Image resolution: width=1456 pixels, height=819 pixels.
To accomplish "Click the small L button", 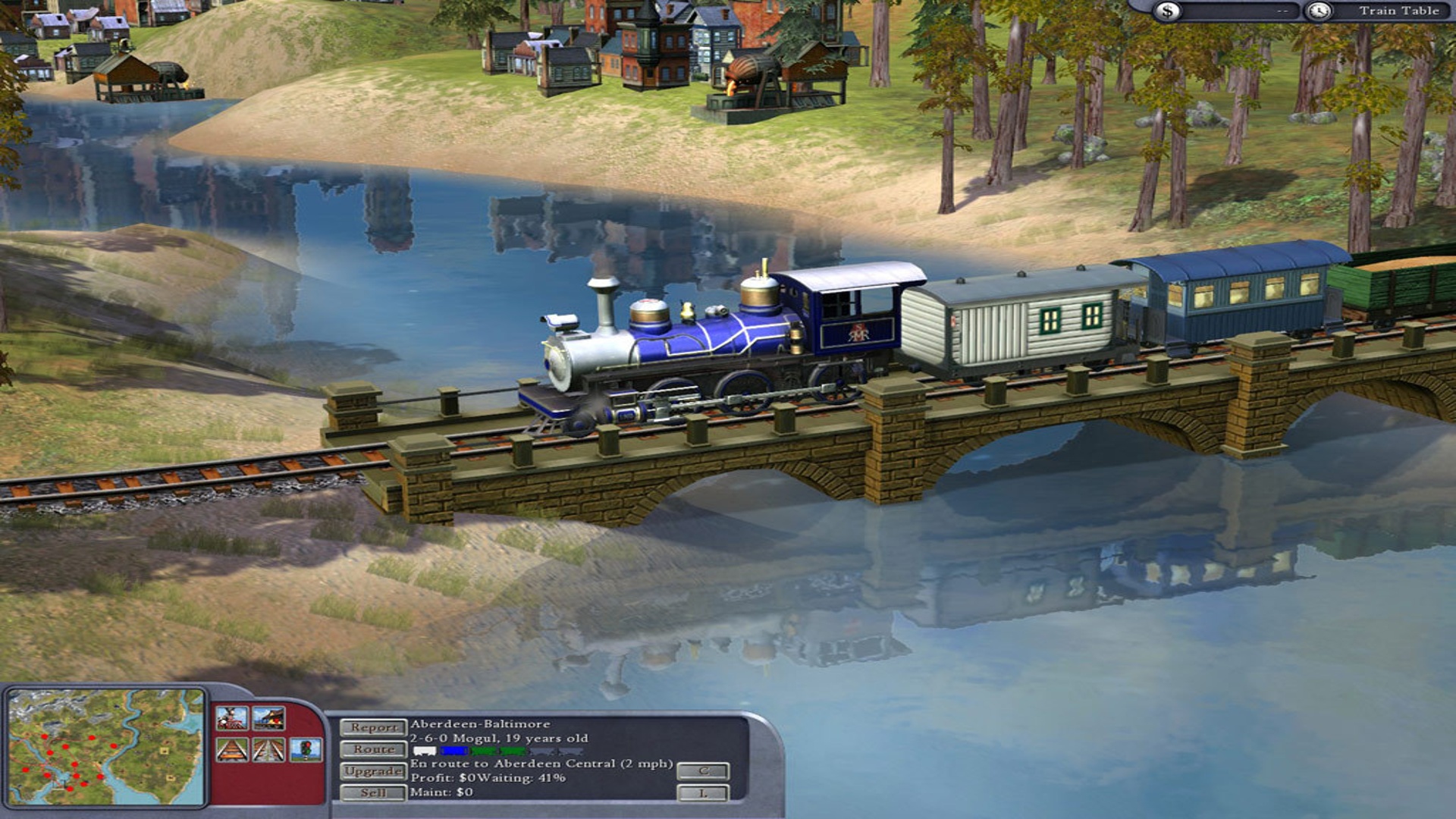I will (703, 793).
